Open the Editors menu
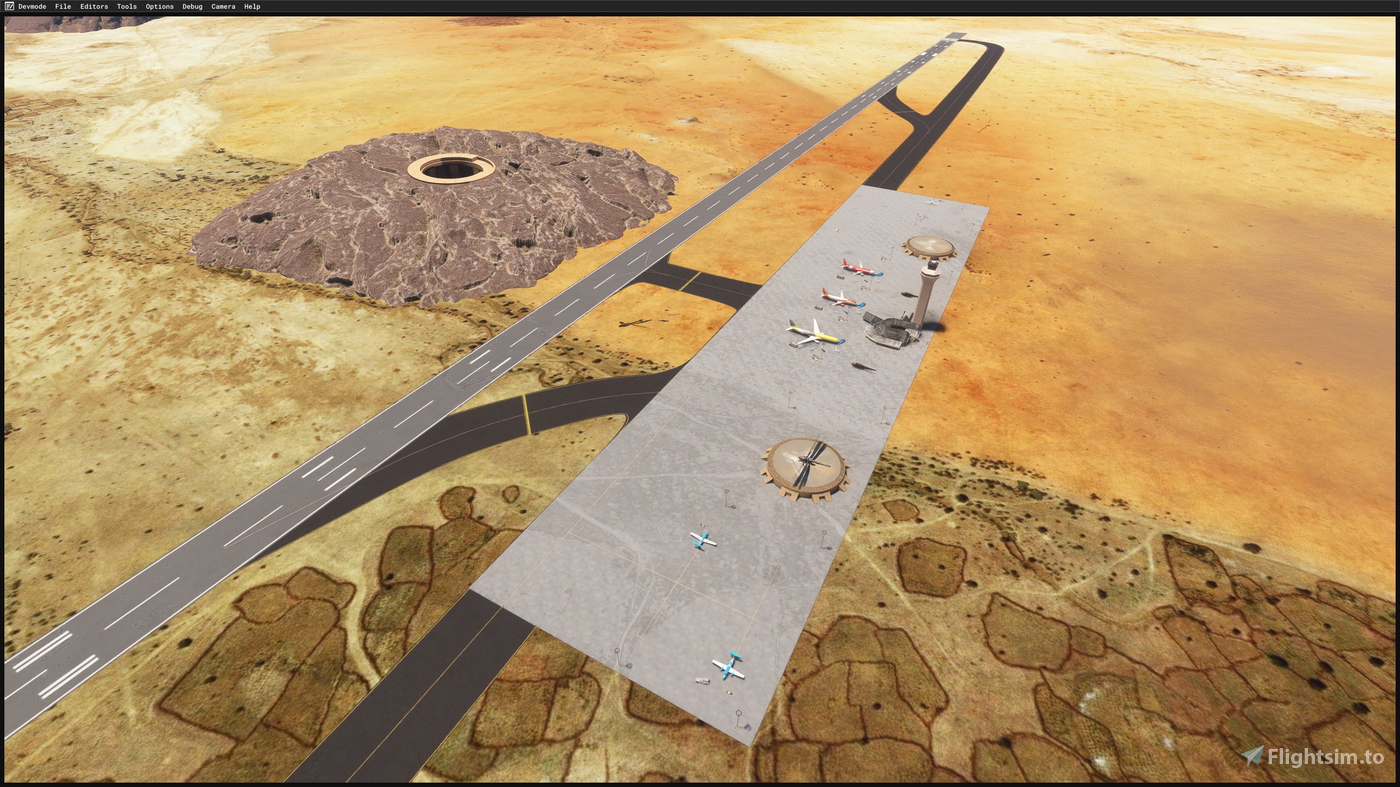The height and width of the screenshot is (787, 1400). click(93, 5)
